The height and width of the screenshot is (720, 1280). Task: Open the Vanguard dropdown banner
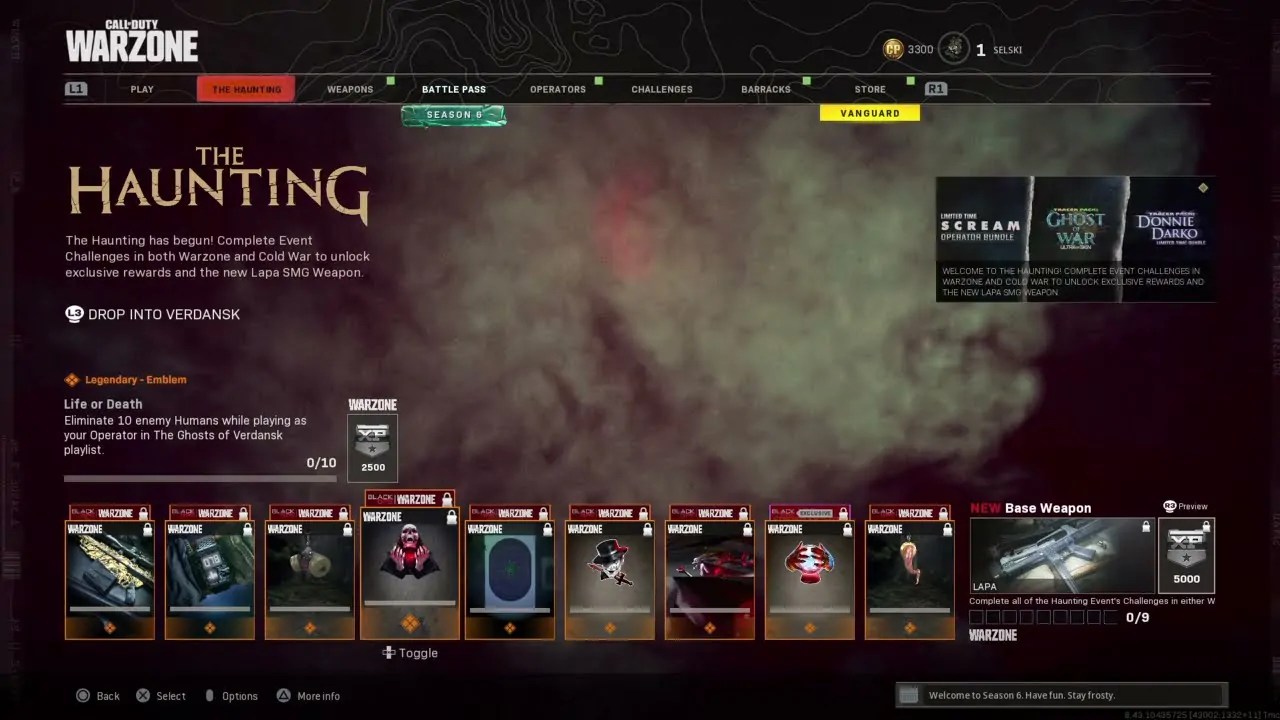click(x=869, y=113)
